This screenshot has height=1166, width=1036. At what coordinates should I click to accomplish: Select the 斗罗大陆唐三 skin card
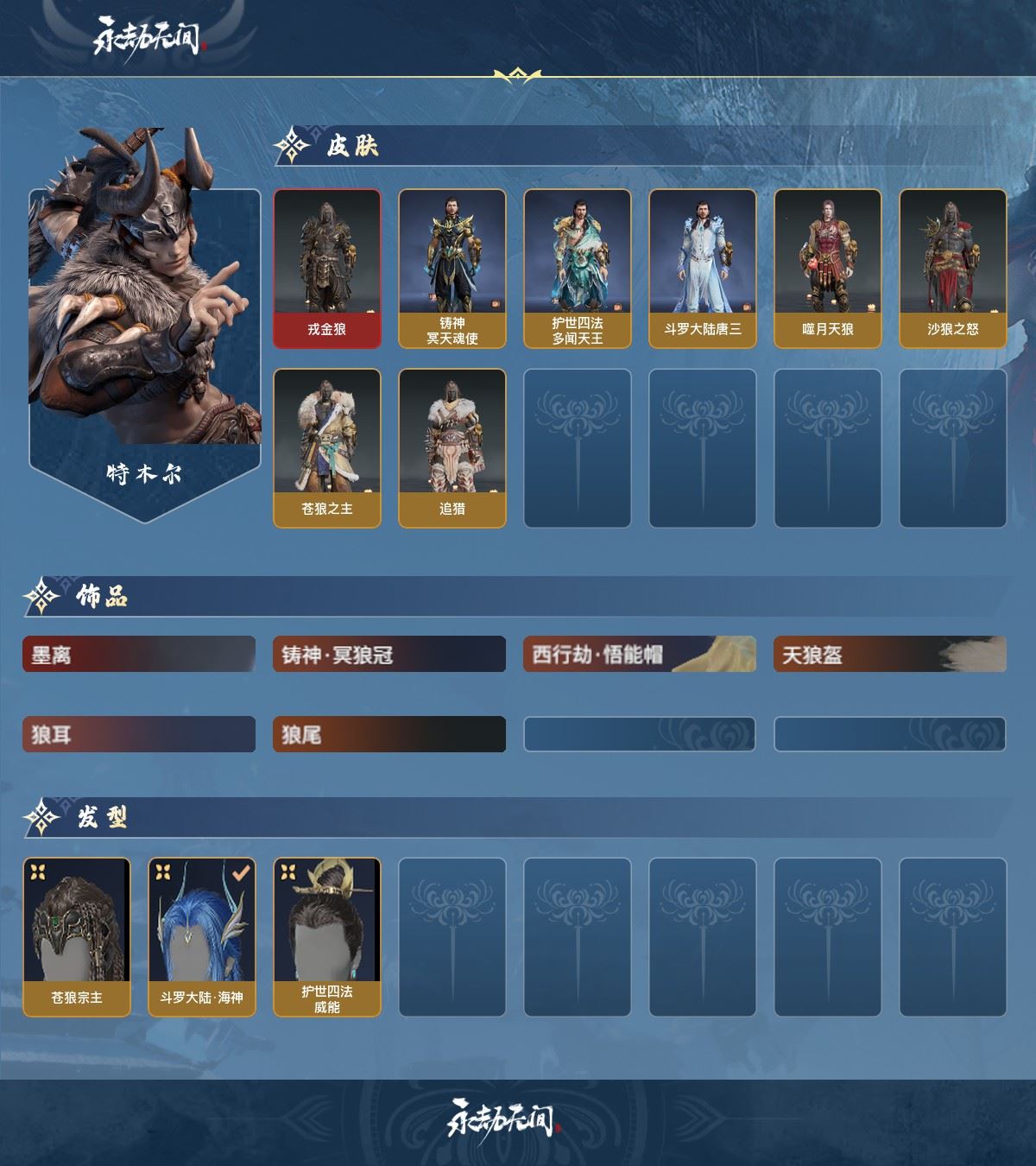coord(703,269)
